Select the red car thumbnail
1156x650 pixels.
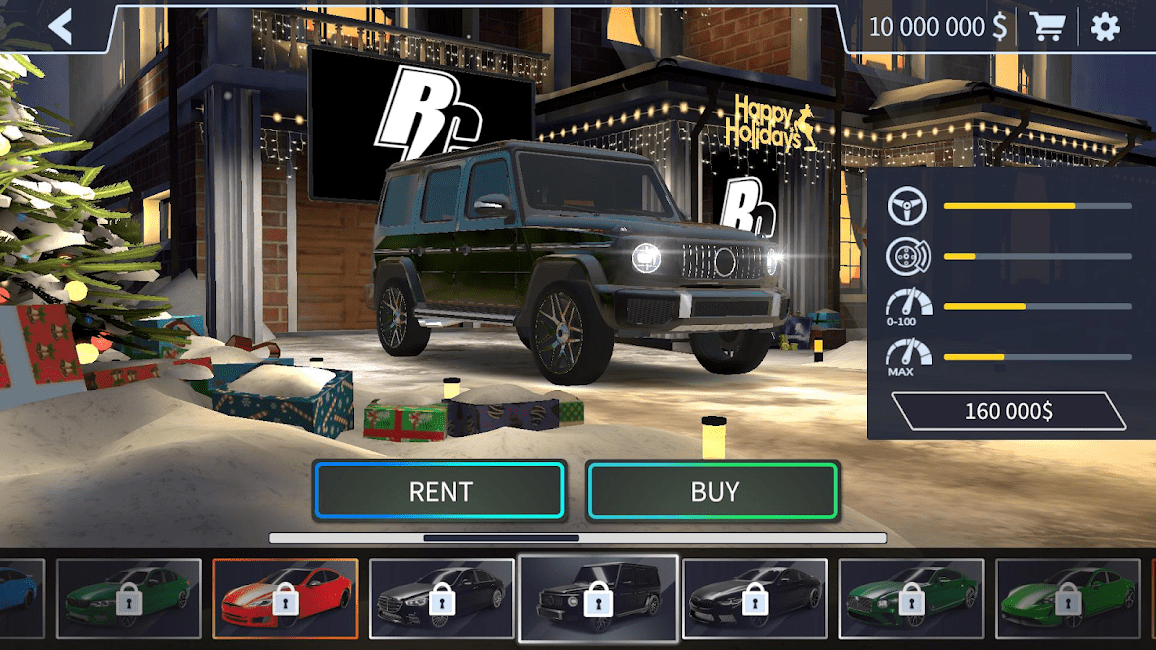point(285,598)
